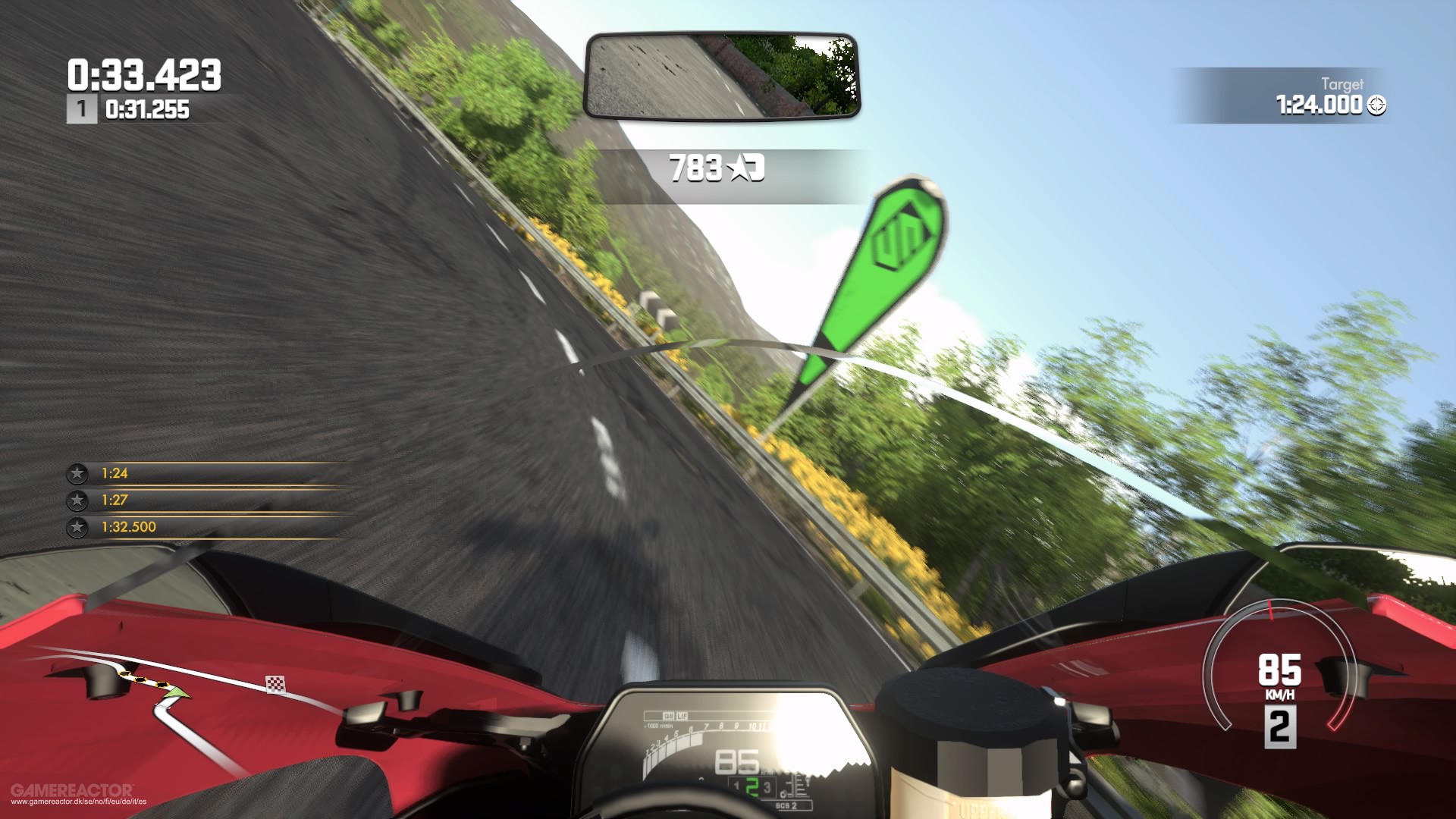
Task: Click the green player arrow on the track map
Action: pos(177,694)
